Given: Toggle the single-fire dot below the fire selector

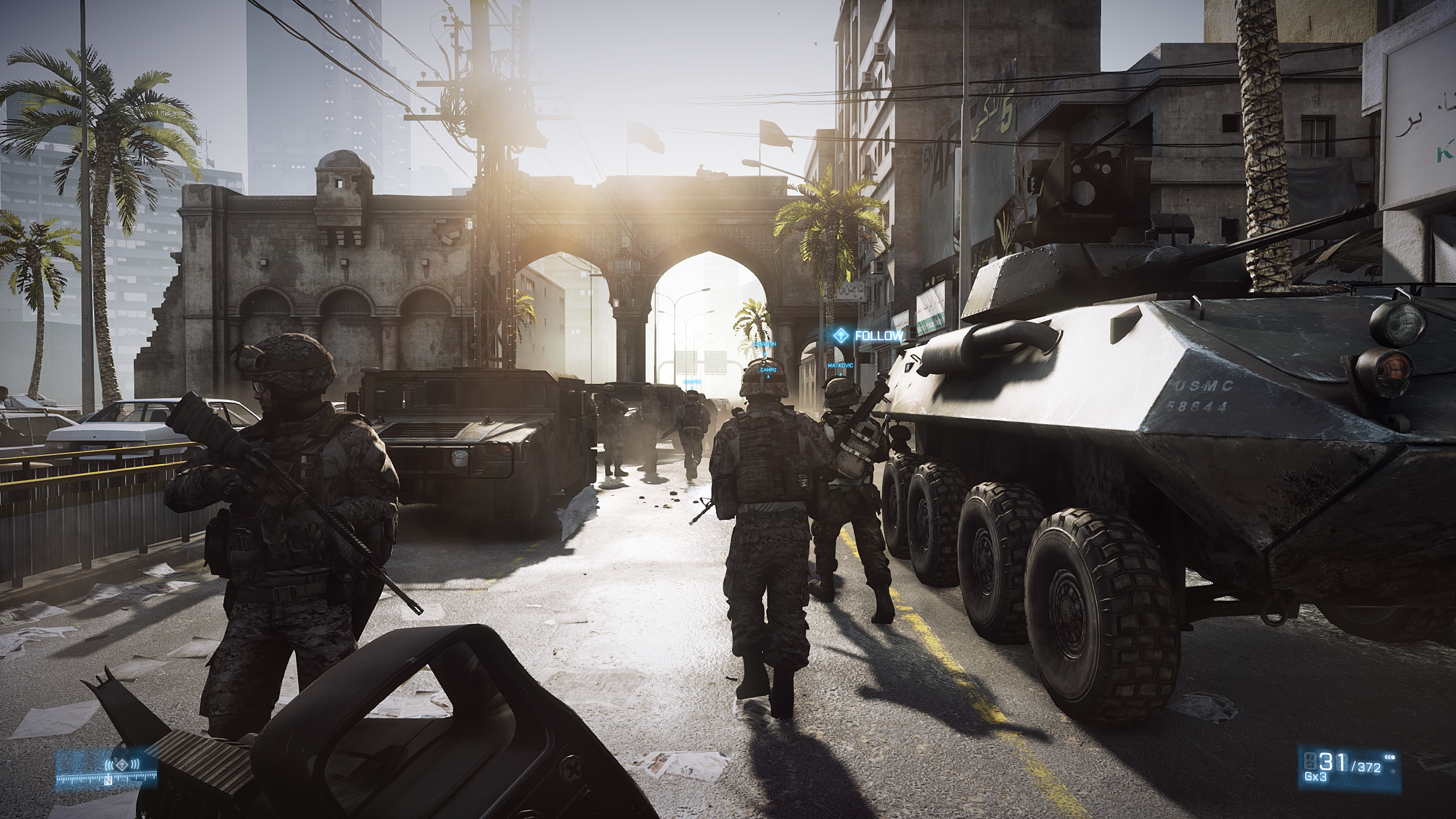Looking at the screenshot, I should (x=1393, y=772).
